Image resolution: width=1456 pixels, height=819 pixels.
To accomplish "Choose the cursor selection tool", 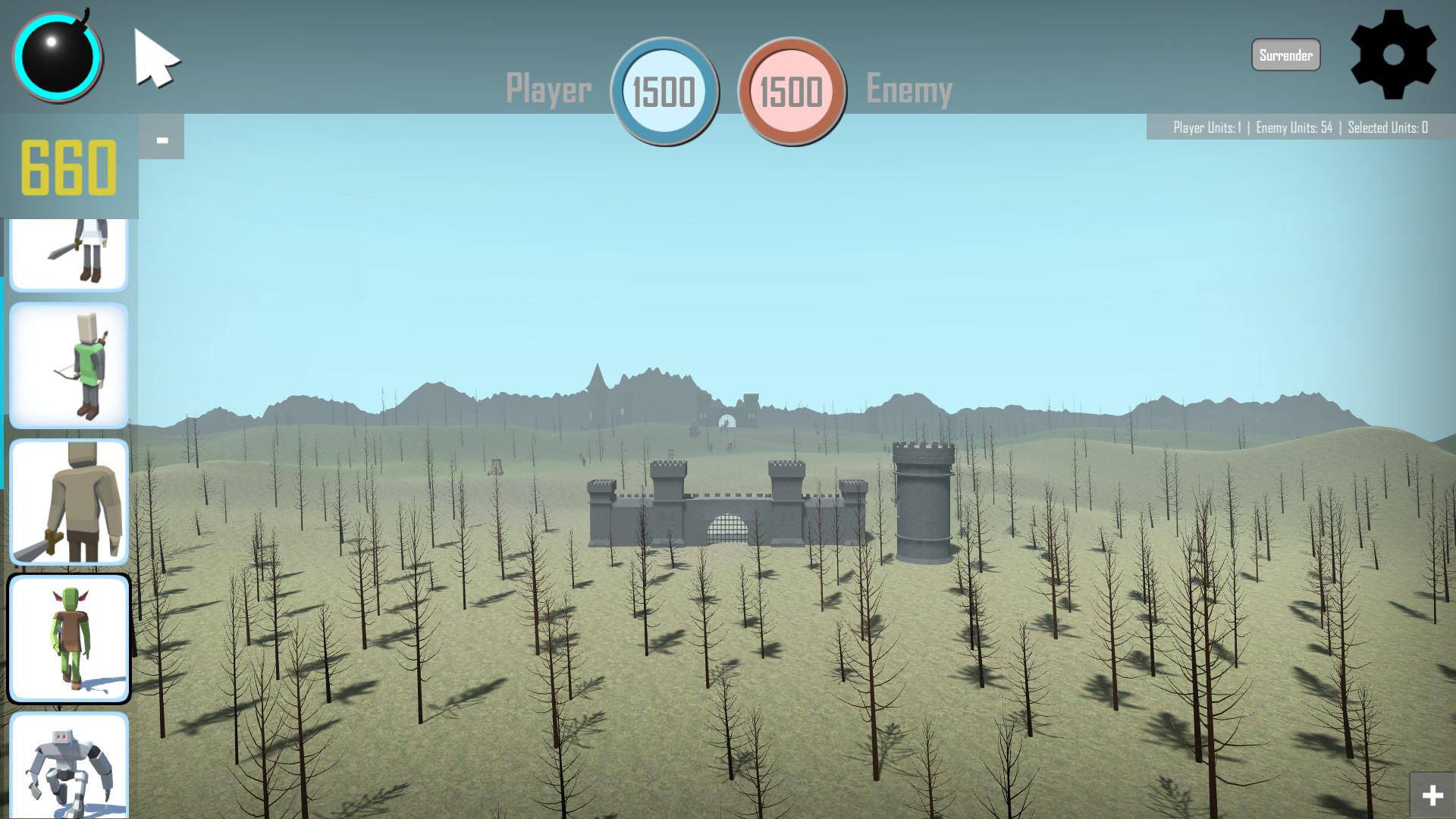I will (x=155, y=58).
